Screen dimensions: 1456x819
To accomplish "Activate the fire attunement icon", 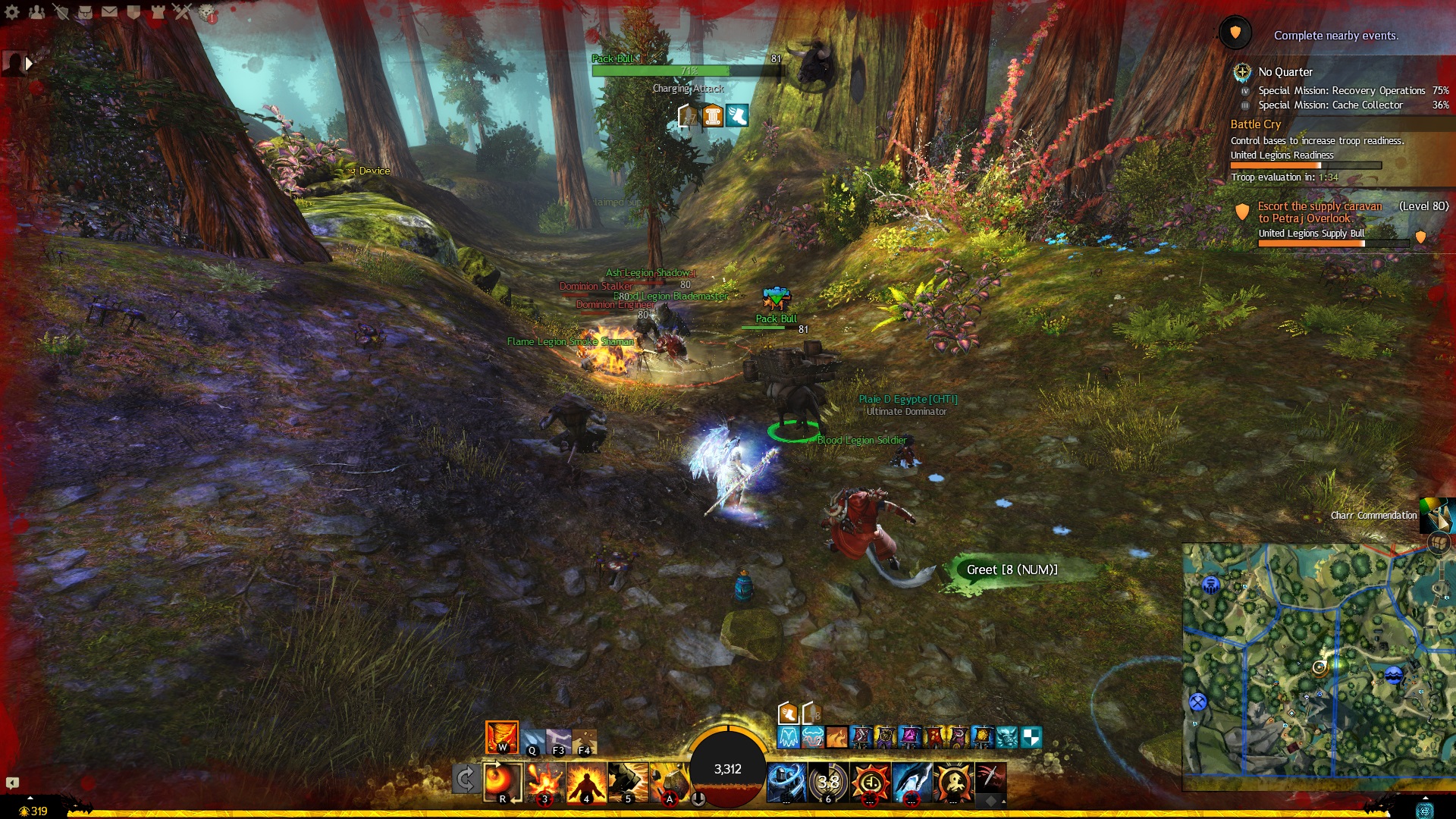I will pos(502,736).
